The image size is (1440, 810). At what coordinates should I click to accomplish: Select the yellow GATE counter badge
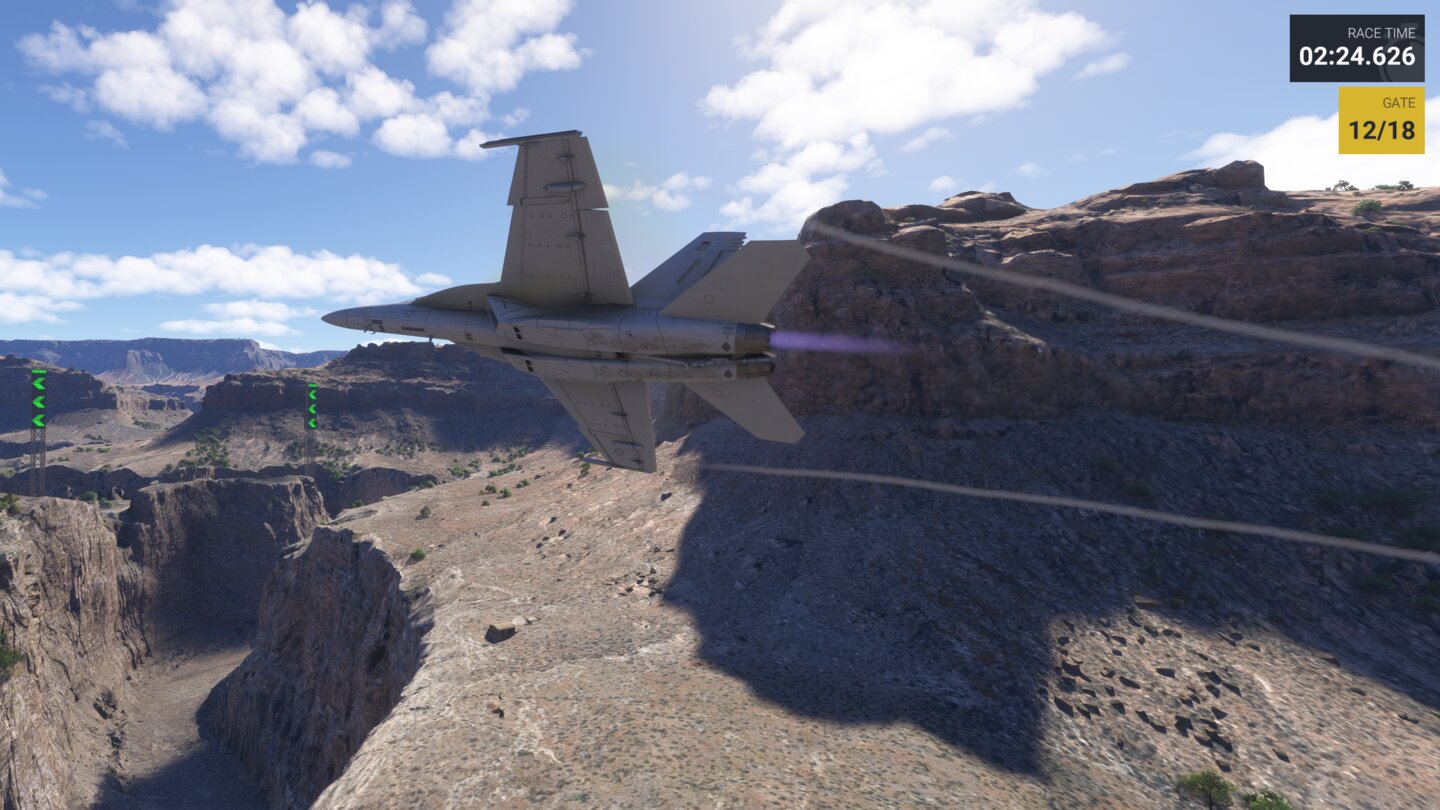[1382, 118]
